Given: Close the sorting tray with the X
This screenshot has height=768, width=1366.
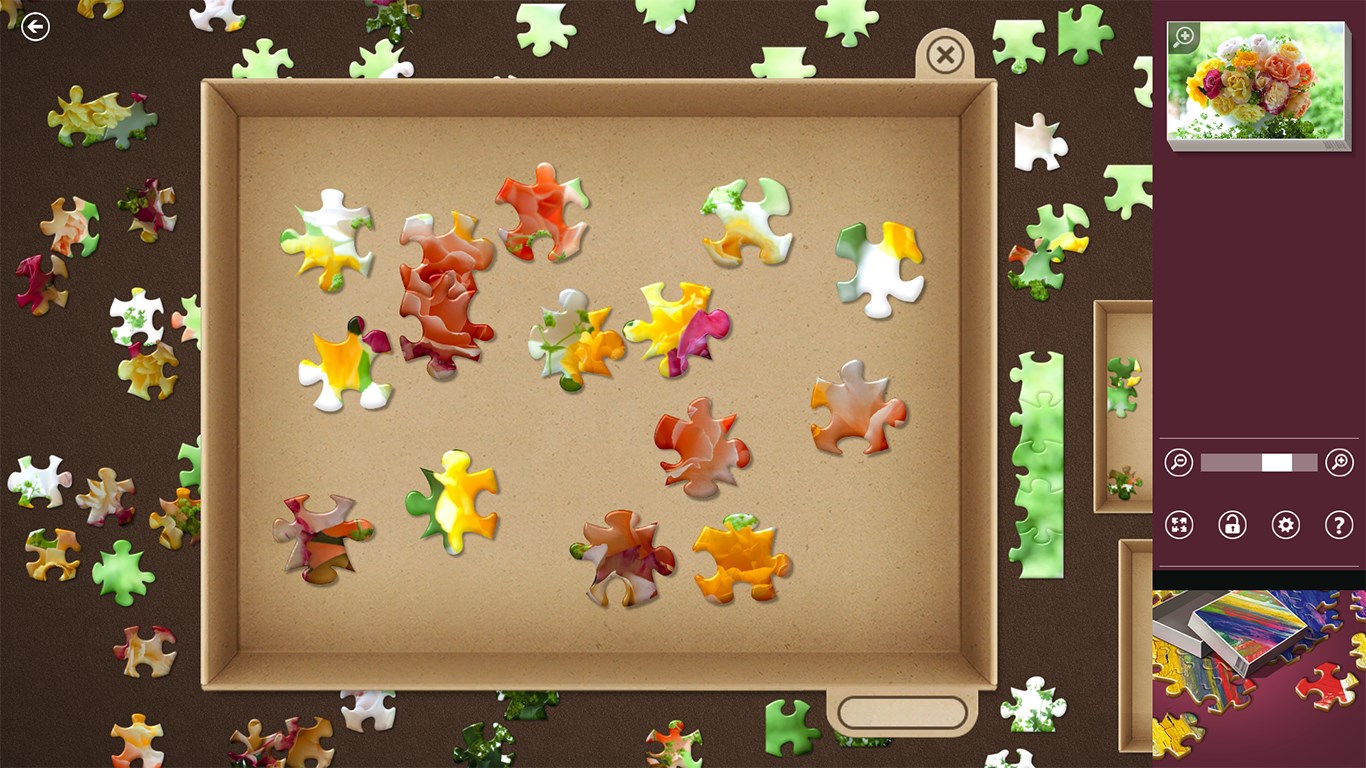Looking at the screenshot, I should tap(944, 55).
